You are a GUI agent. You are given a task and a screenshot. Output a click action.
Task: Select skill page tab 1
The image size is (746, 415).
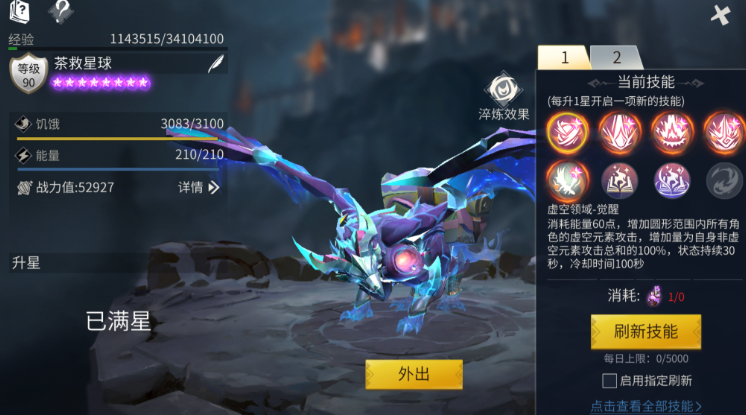pyautogui.click(x=563, y=58)
